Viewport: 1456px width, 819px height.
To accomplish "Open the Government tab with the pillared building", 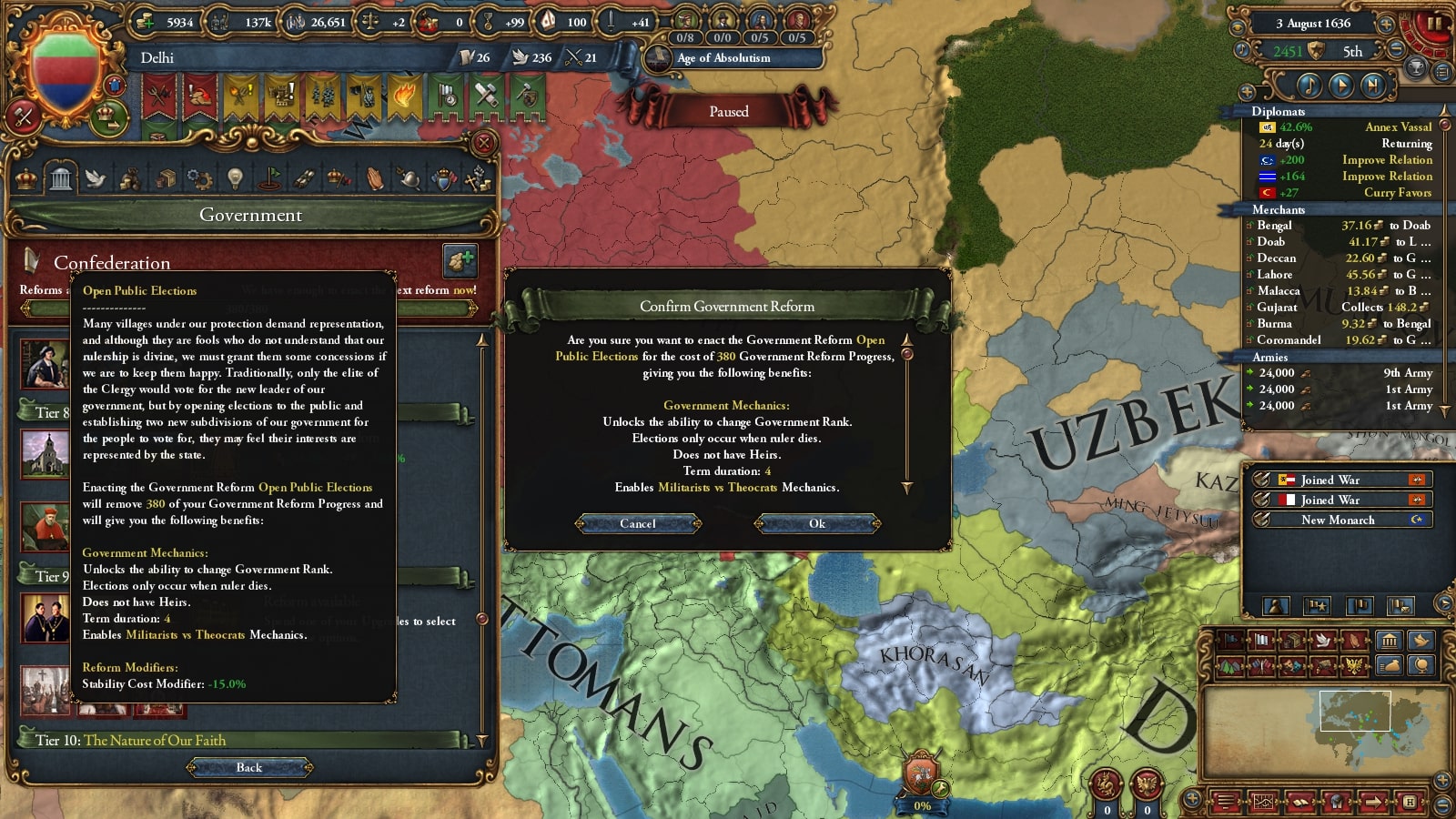I will coord(61,178).
